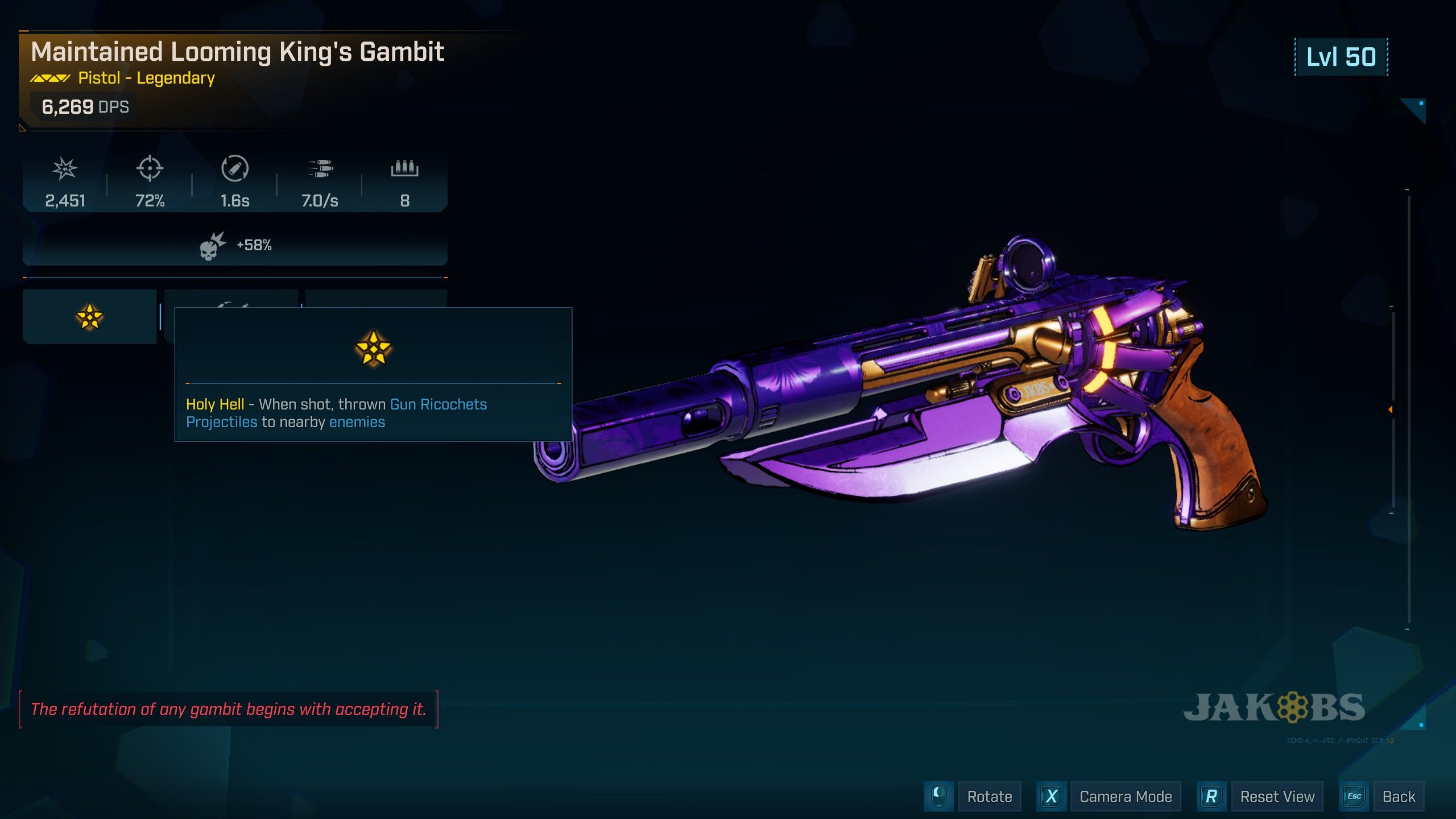Select the Holy Hell star perk slot
The image size is (1456, 819).
point(89,317)
